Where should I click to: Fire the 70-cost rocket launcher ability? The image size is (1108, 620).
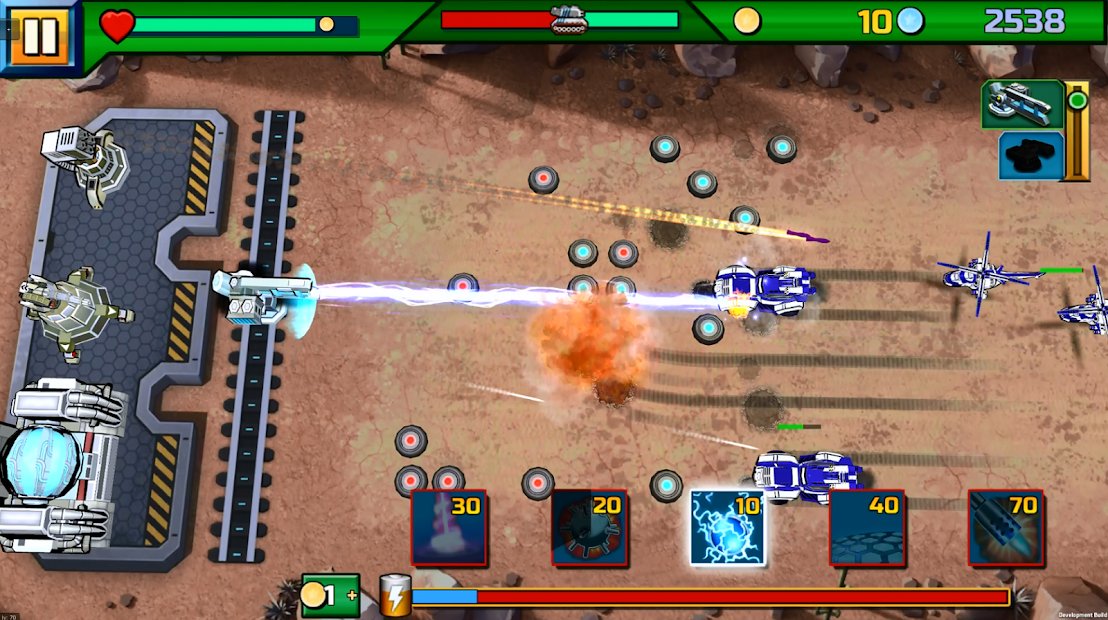[x=1006, y=527]
